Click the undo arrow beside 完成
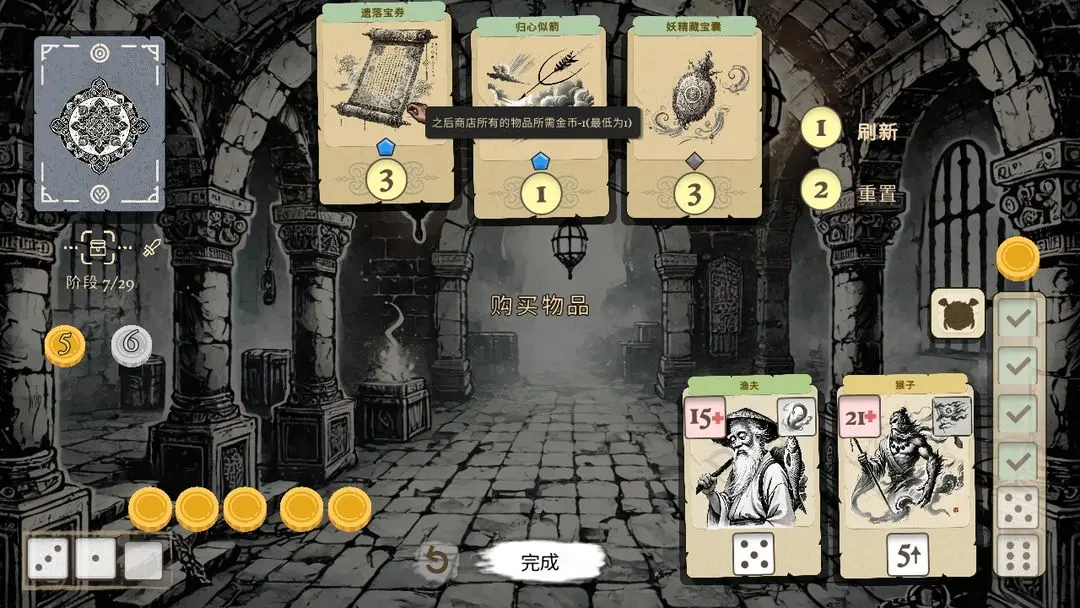This screenshot has height=608, width=1080. click(x=436, y=562)
